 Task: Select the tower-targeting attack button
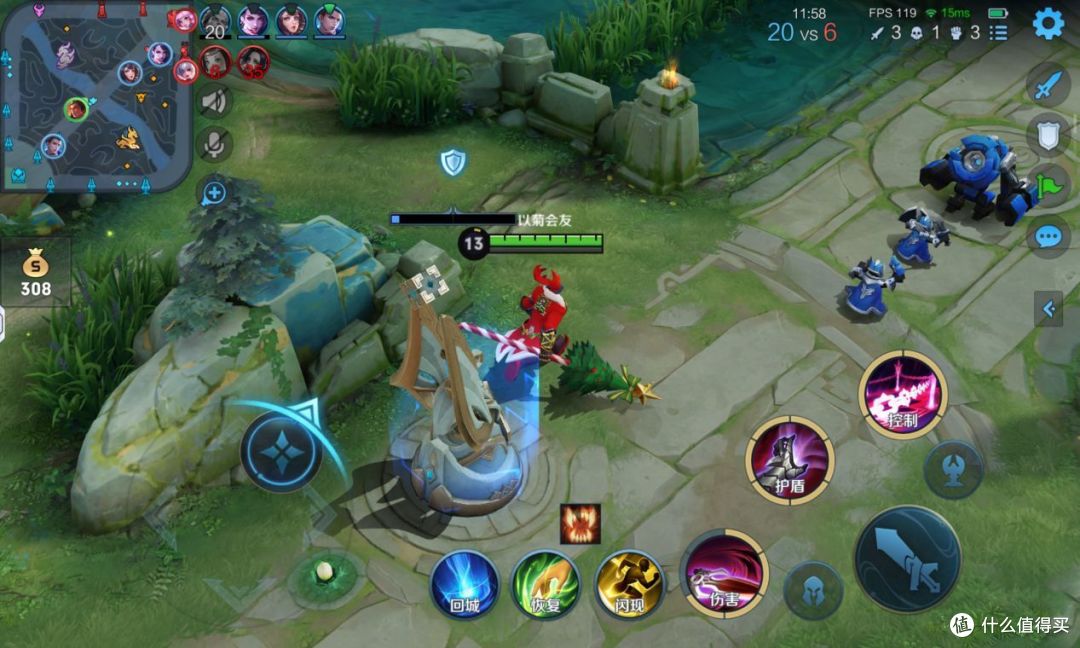coord(953,469)
